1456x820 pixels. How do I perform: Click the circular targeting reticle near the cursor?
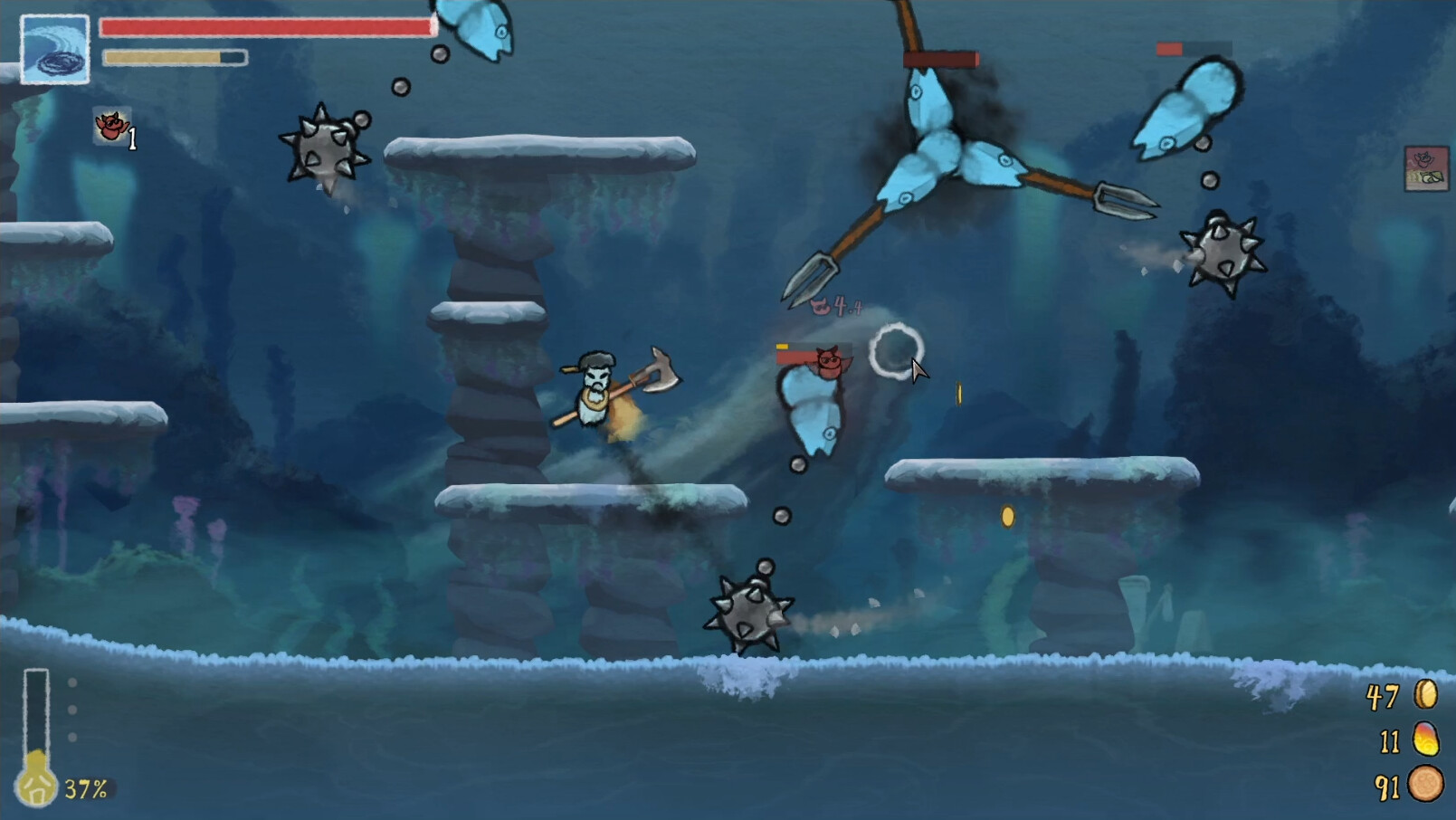896,349
